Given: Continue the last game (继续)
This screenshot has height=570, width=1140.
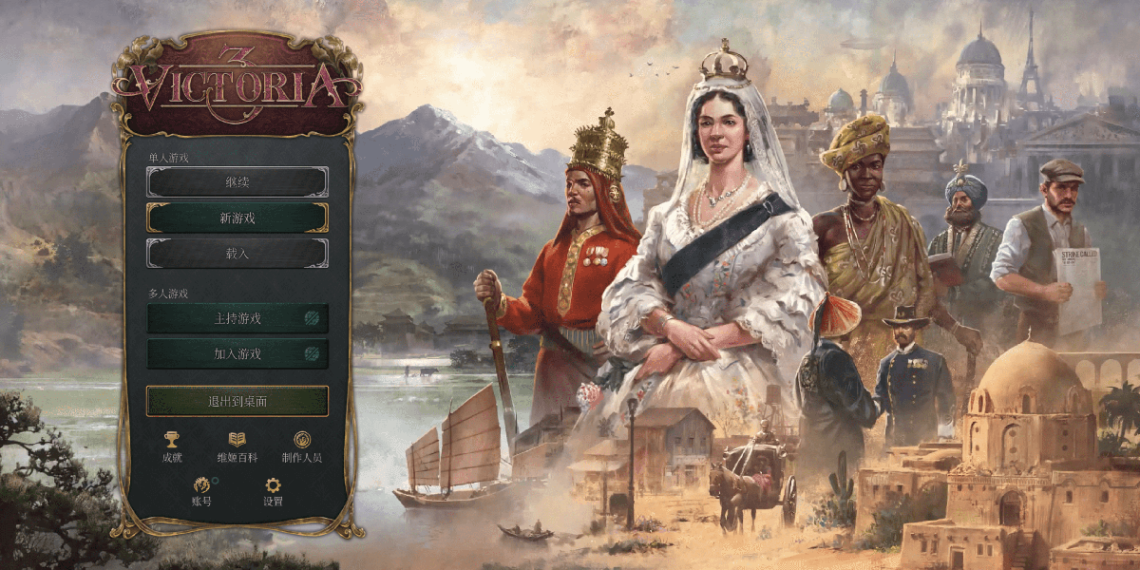Looking at the screenshot, I should [237, 181].
